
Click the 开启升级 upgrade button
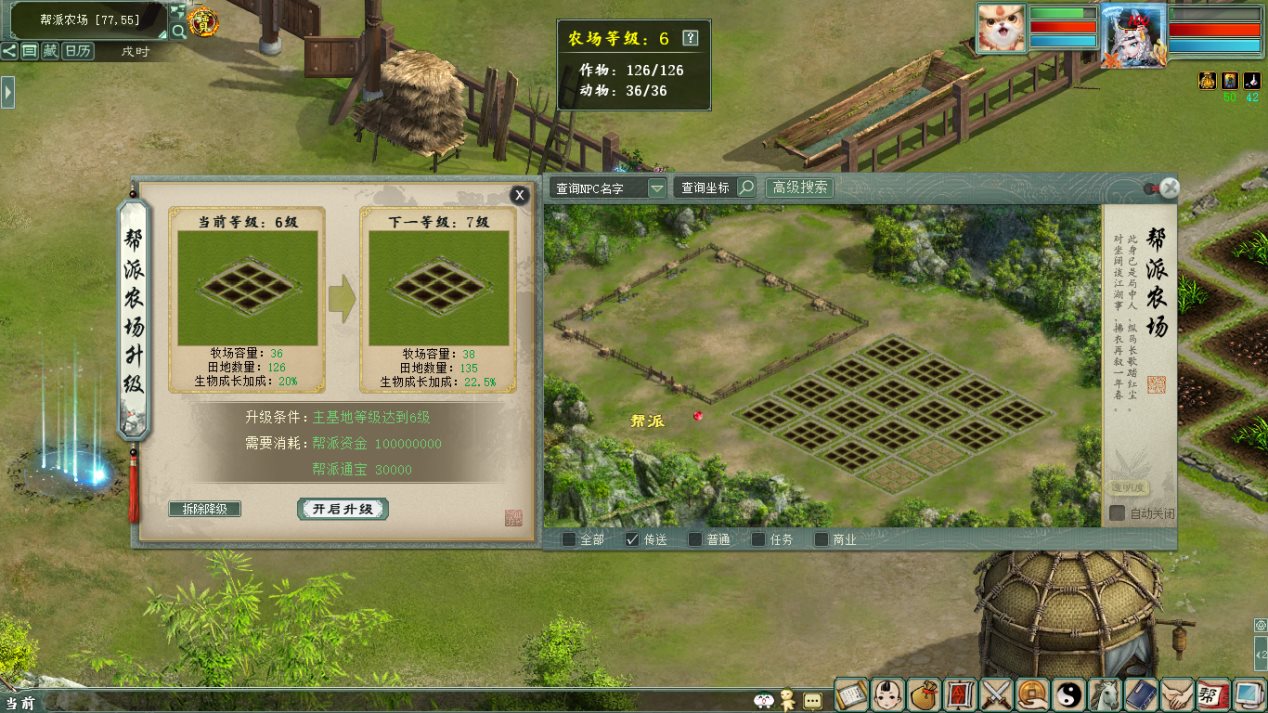point(342,509)
